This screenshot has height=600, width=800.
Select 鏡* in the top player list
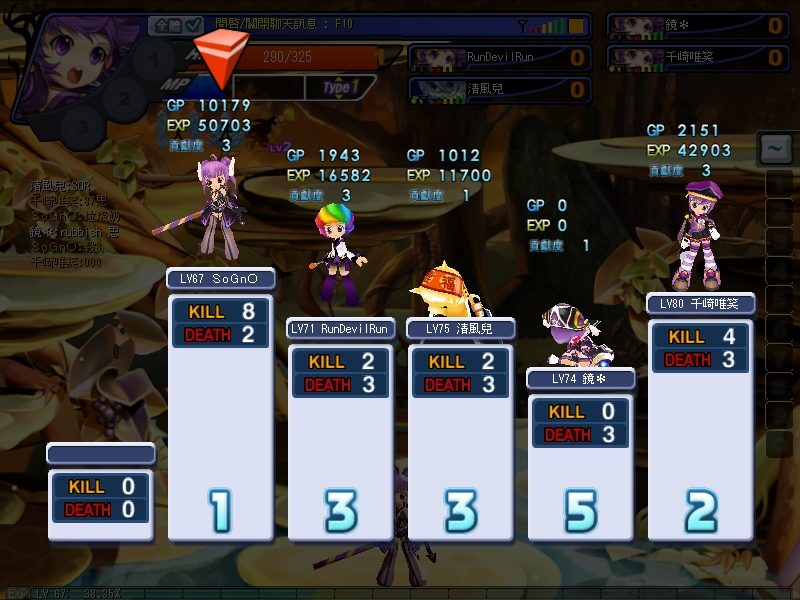(x=696, y=25)
